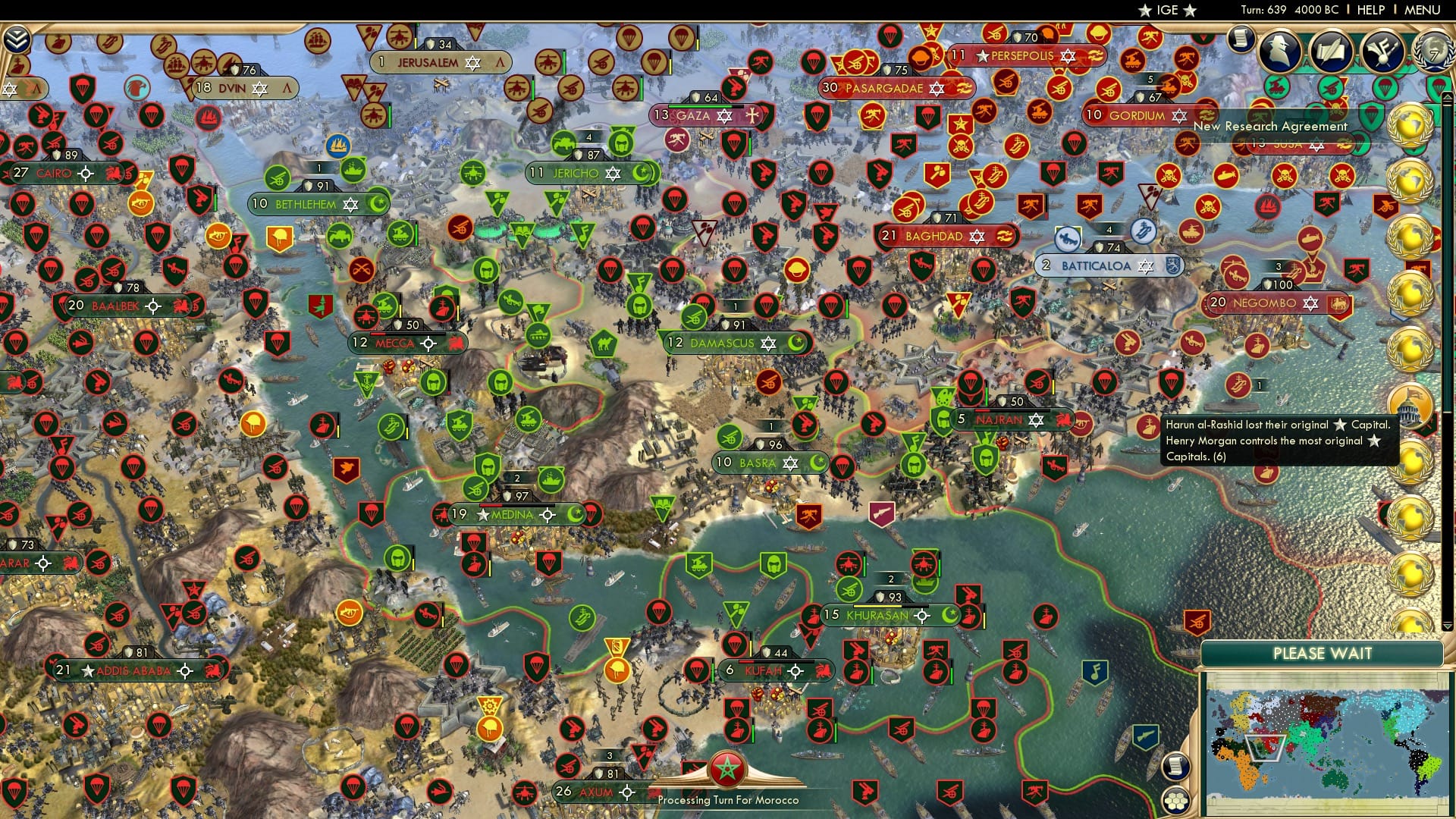Screen dimensions: 1456x819
Task: Open the Great Works screen
Action: pyautogui.click(x=1330, y=51)
